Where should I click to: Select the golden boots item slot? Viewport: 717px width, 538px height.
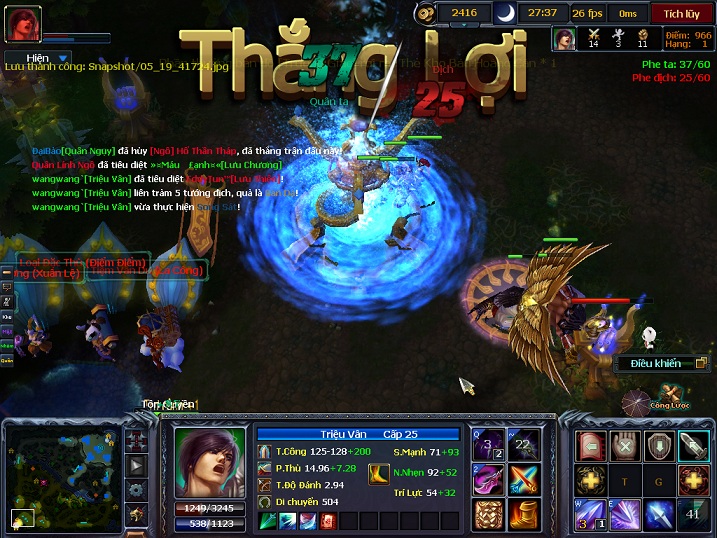(x=523, y=514)
